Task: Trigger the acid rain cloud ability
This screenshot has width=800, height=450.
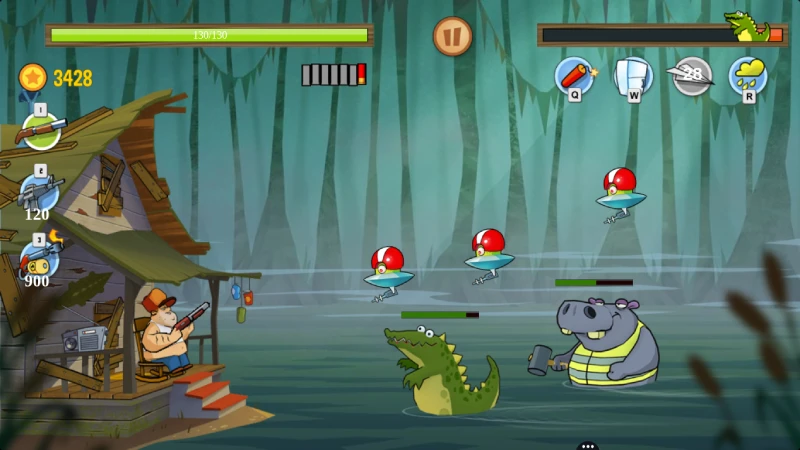Action: (748, 76)
